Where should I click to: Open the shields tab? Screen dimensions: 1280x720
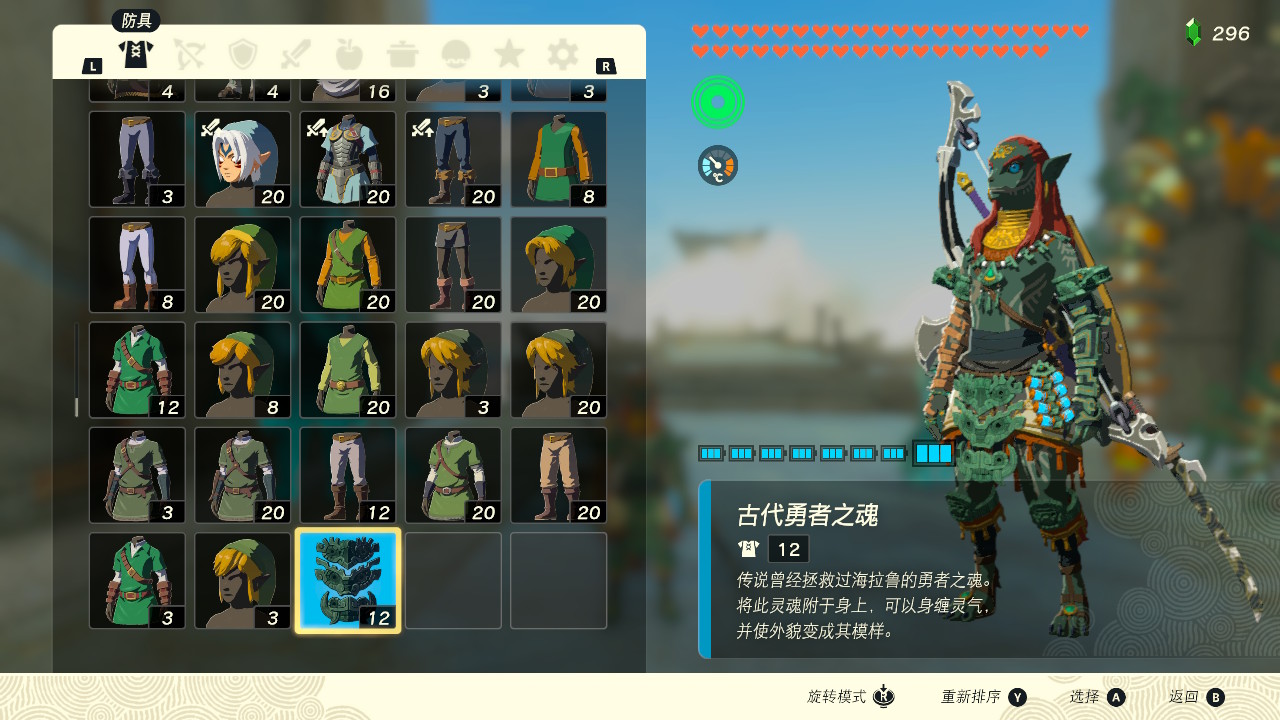click(x=243, y=53)
